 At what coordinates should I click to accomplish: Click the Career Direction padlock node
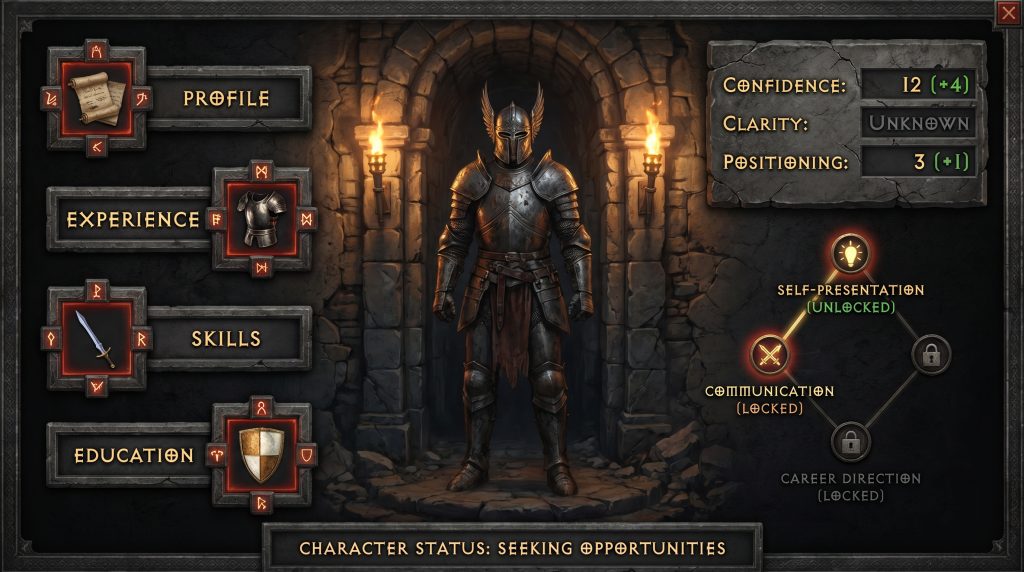pos(851,440)
